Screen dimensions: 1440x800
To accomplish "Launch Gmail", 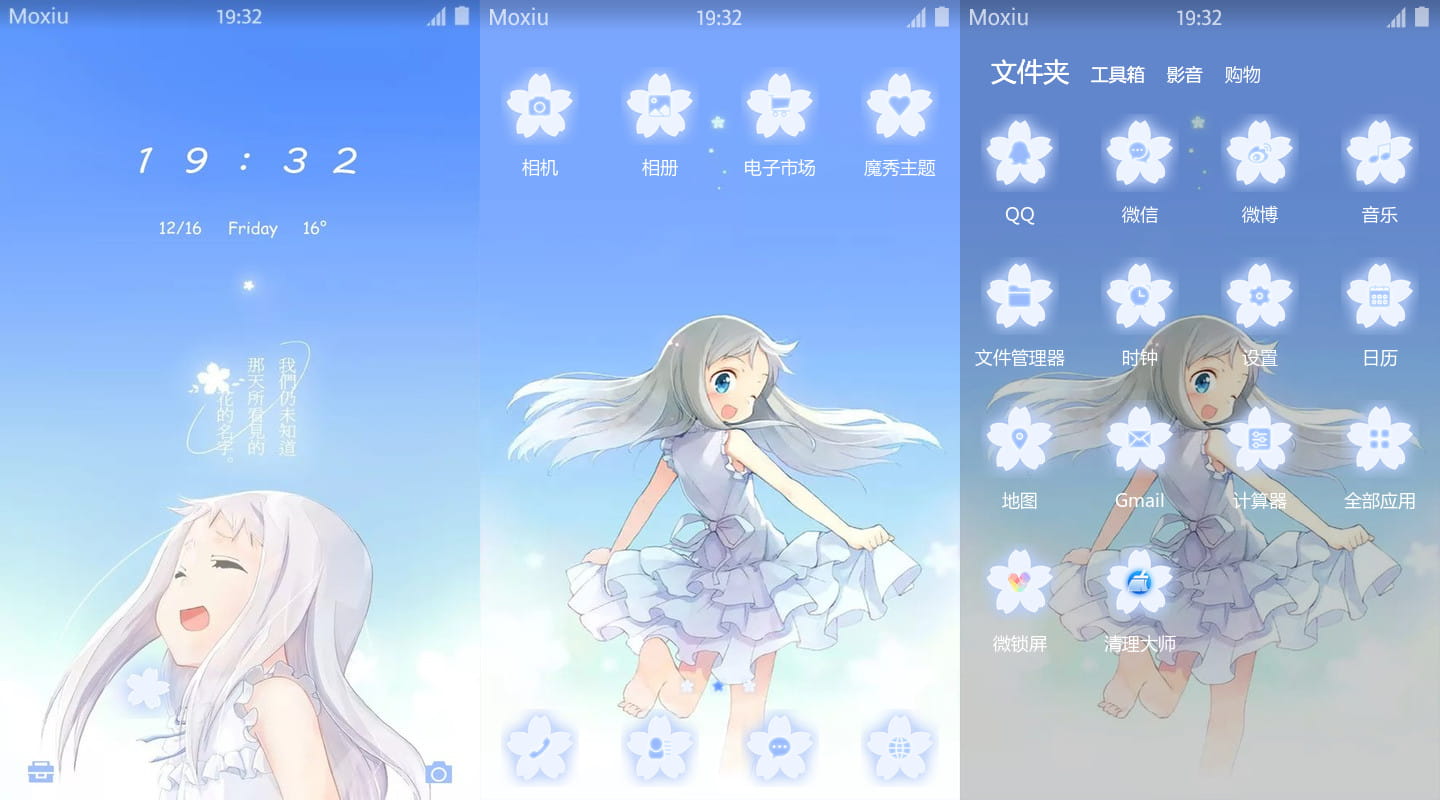I will pyautogui.click(x=1139, y=437).
